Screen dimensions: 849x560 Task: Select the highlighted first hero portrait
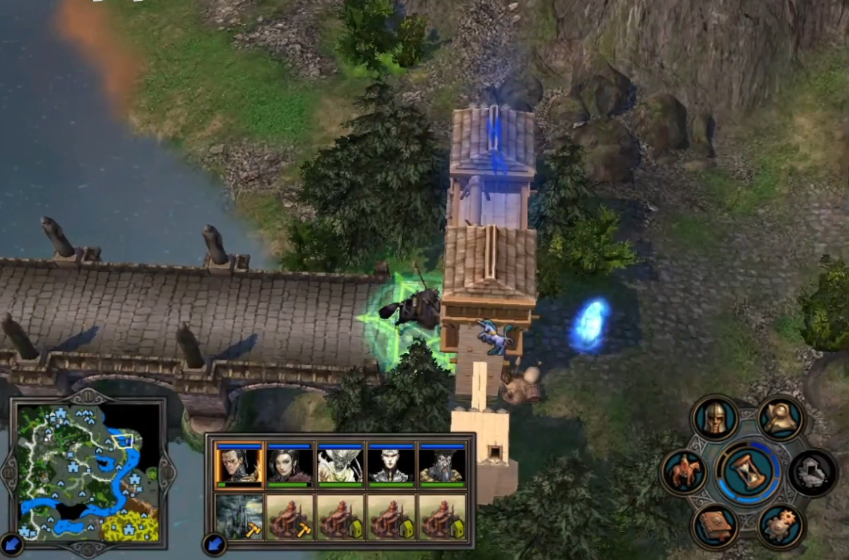239,465
